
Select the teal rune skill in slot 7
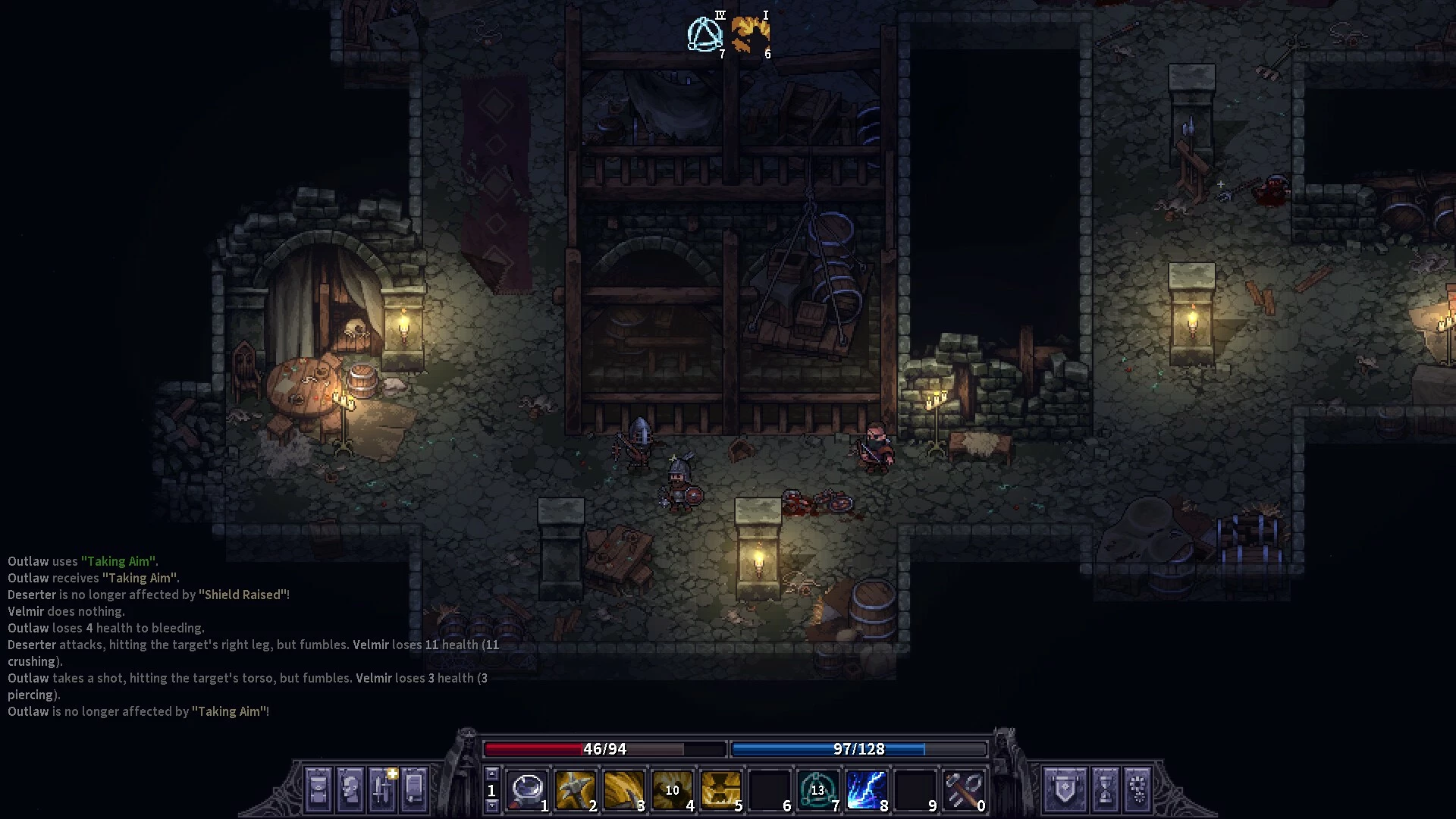pyautogui.click(x=817, y=790)
